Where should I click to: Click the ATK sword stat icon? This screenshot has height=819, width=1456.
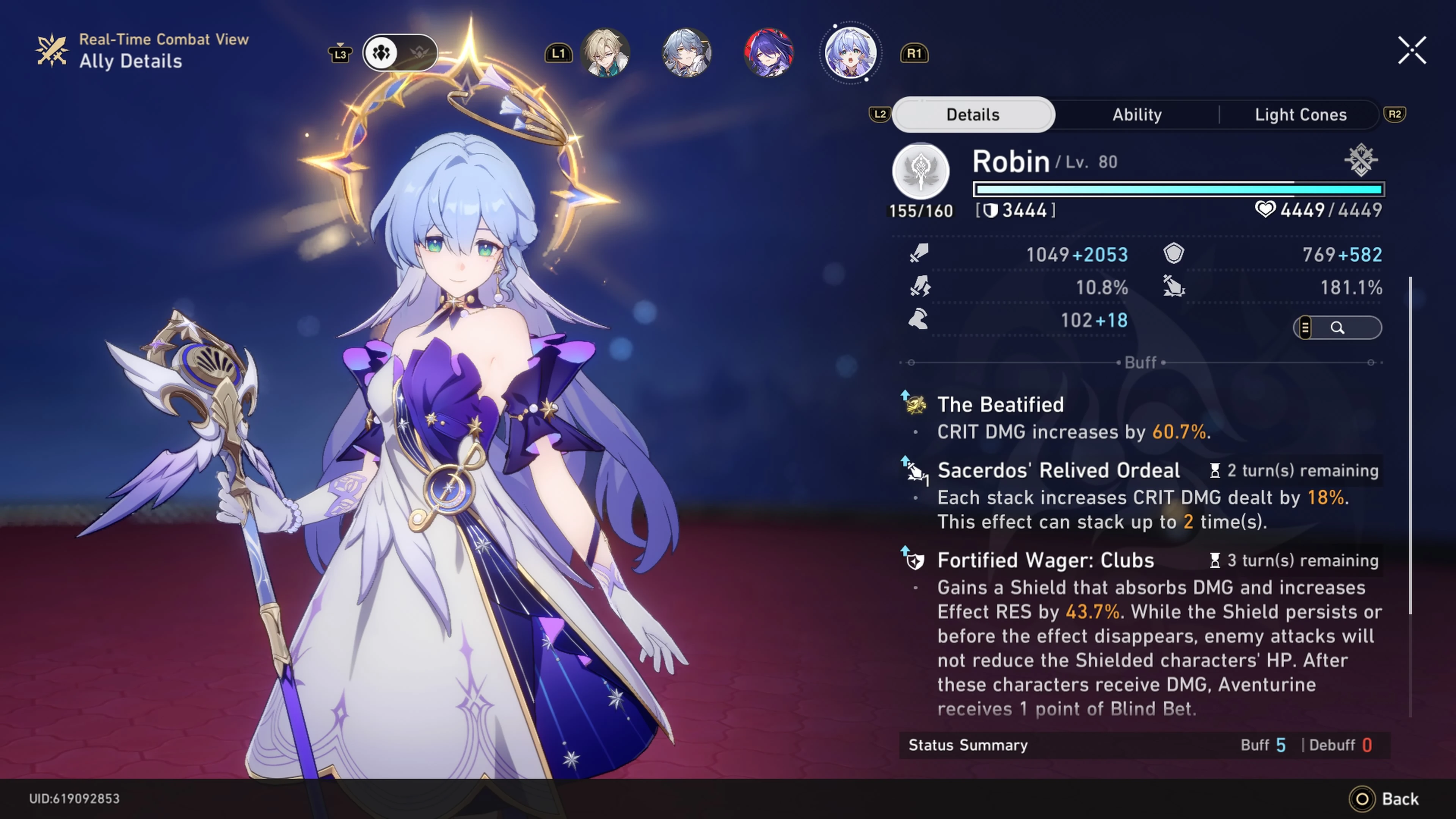920,254
